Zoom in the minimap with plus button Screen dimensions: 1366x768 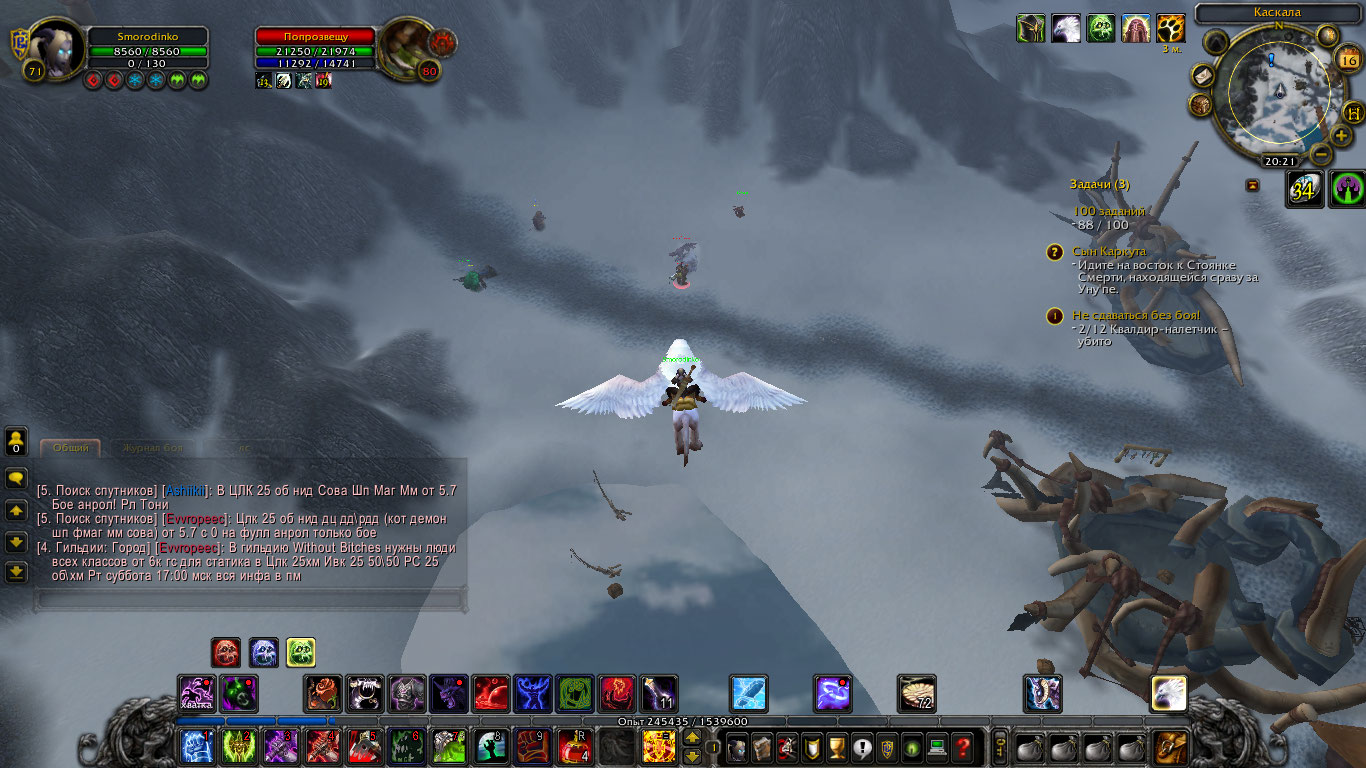coord(1342,136)
